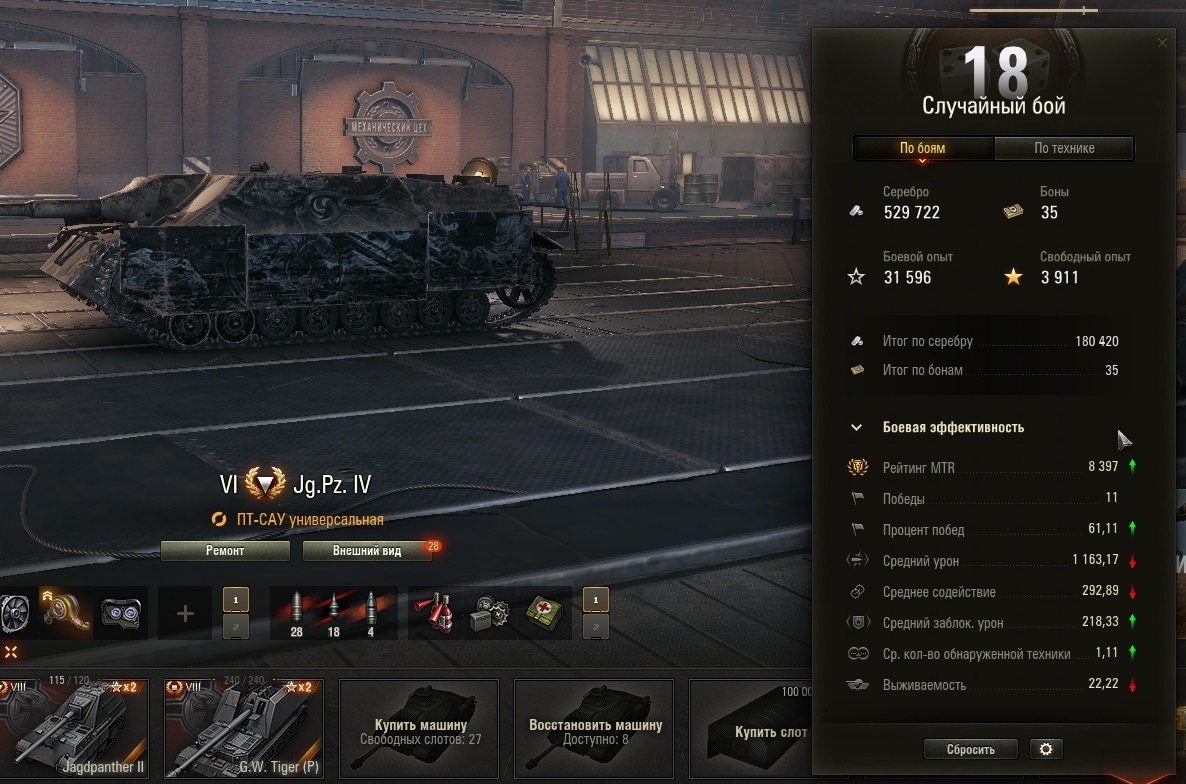Select the Jagdpanther II tank tile
This screenshot has width=1186, height=784.
(75, 726)
